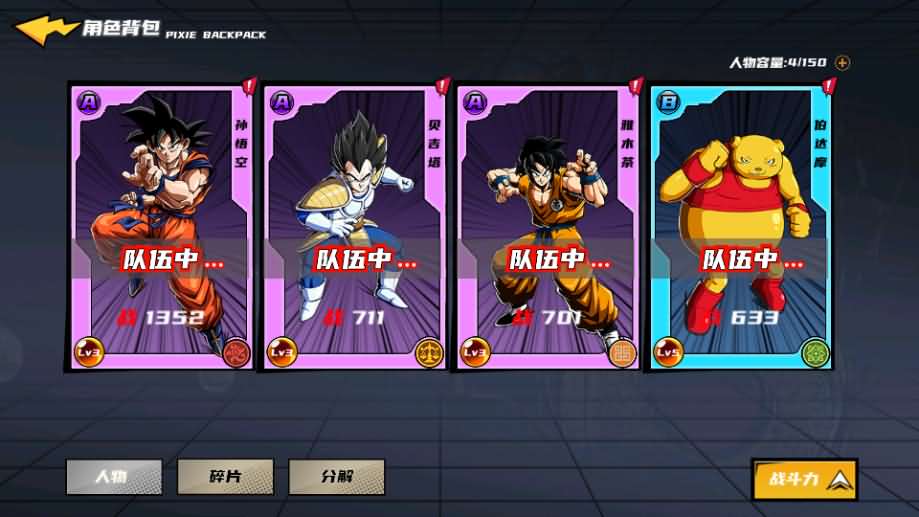
Task: Choose the Vegeta character card
Action: [x=354, y=226]
